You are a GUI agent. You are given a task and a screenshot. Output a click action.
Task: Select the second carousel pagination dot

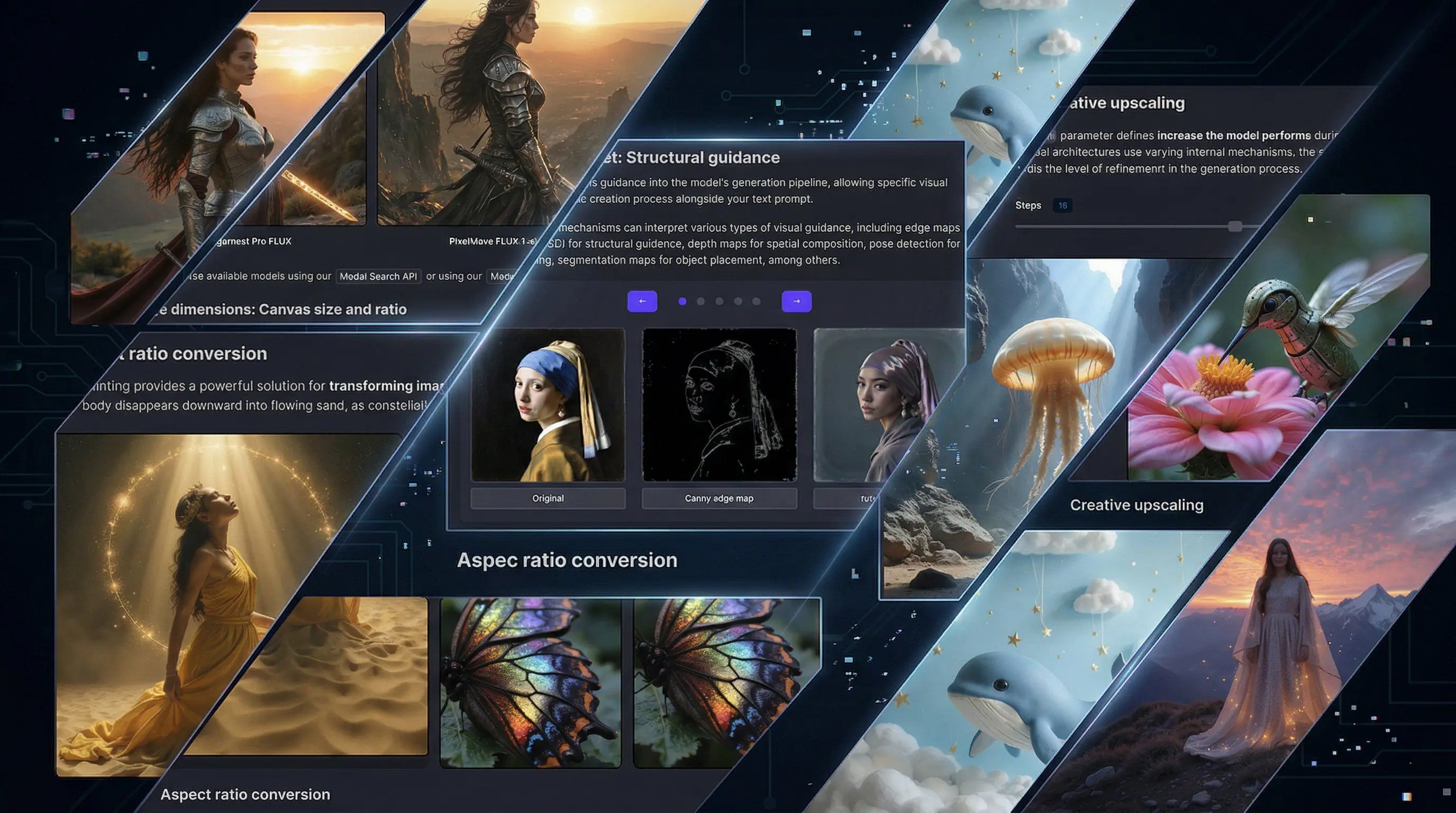click(701, 302)
